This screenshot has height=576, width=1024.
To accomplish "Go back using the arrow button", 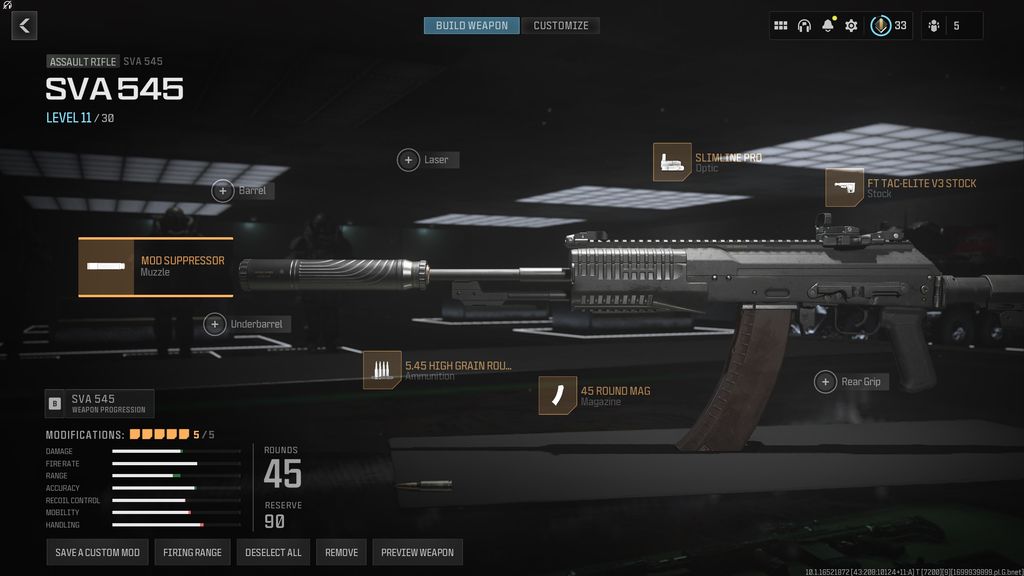I will tap(24, 26).
